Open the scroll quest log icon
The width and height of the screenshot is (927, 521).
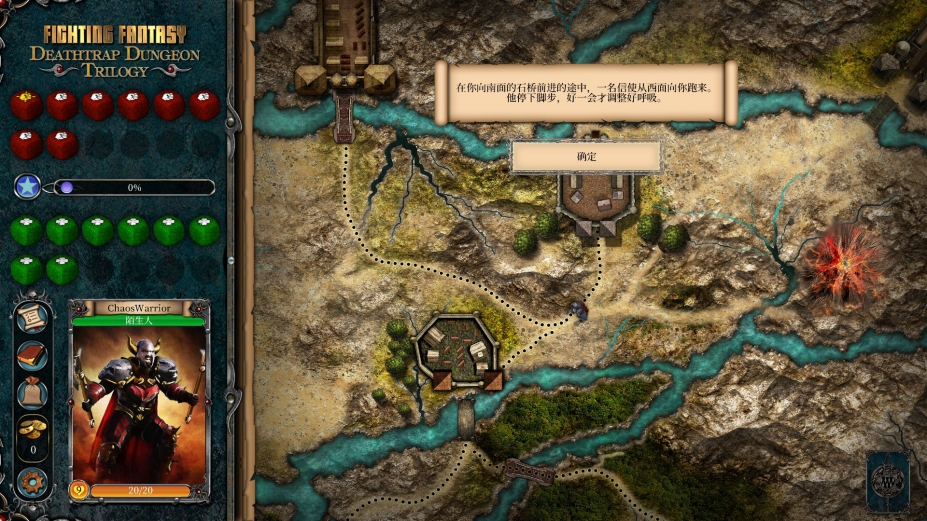coord(32,318)
